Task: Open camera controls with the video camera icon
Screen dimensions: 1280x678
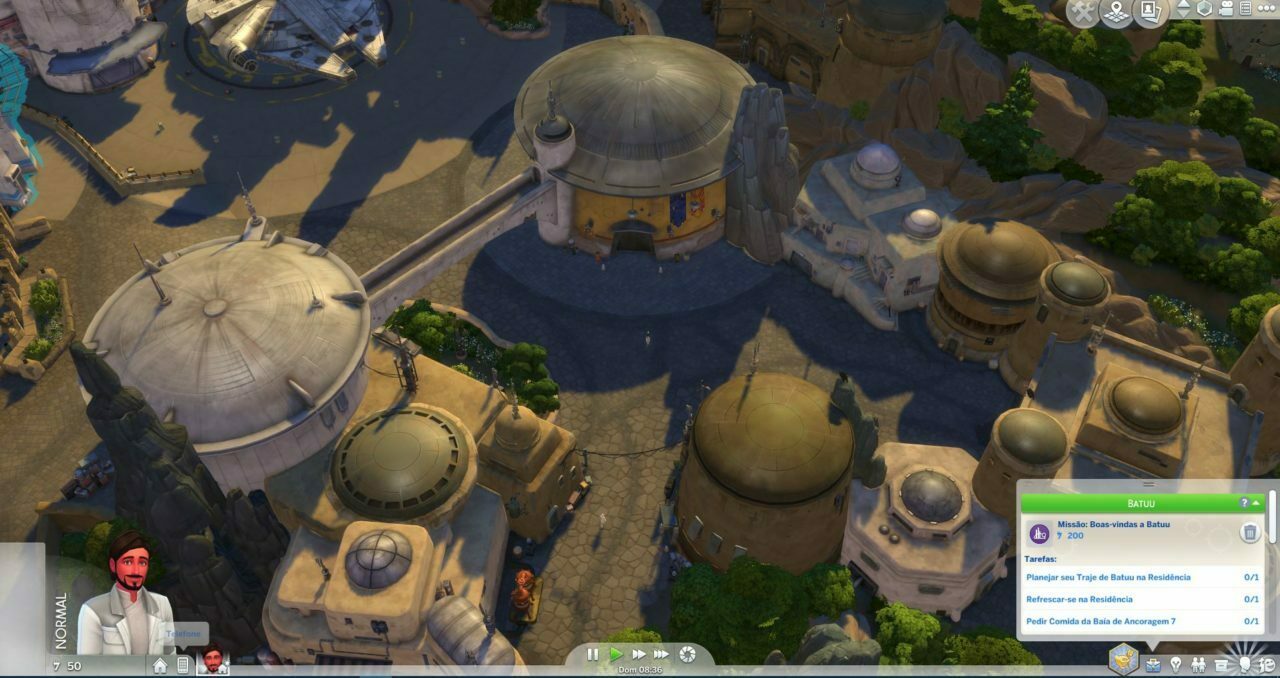Action: point(1226,8)
